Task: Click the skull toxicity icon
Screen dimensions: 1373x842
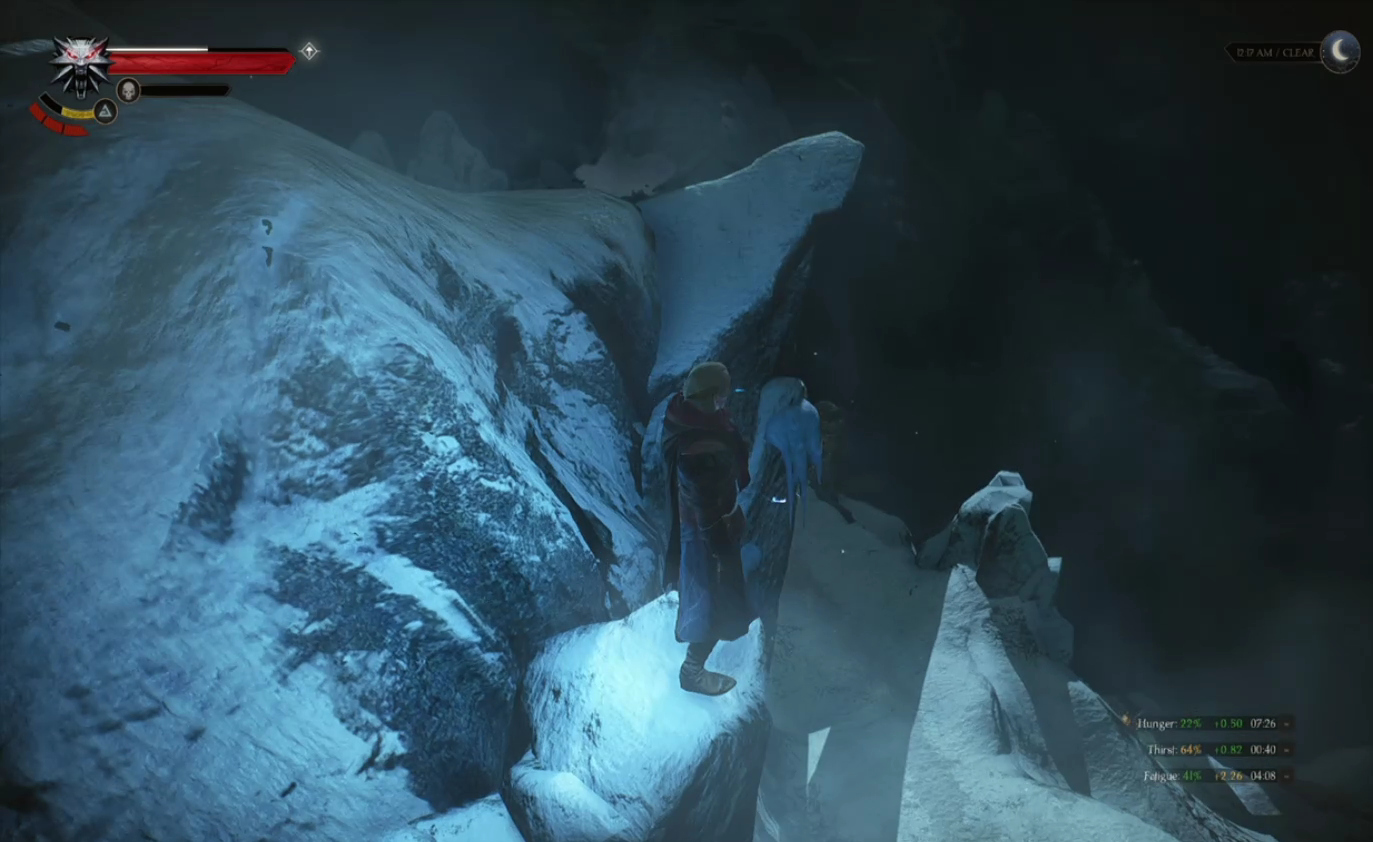Action: point(128,90)
